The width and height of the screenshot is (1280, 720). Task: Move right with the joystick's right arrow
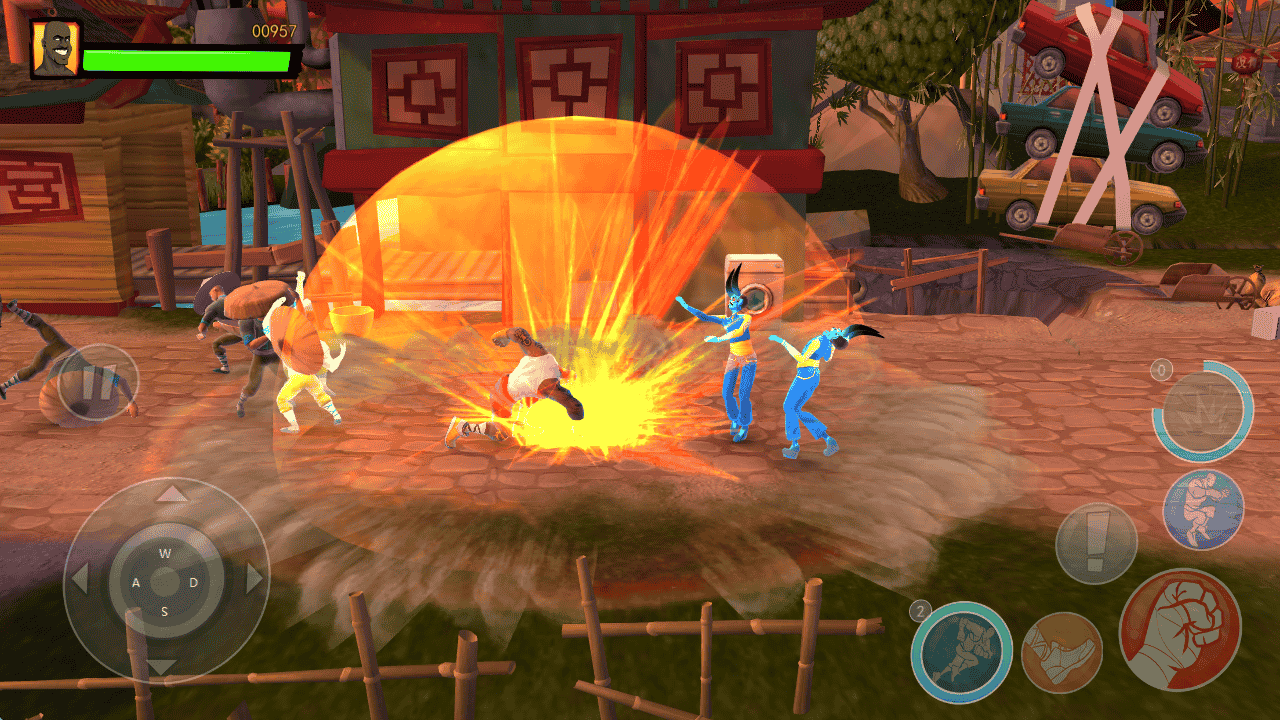click(x=255, y=579)
